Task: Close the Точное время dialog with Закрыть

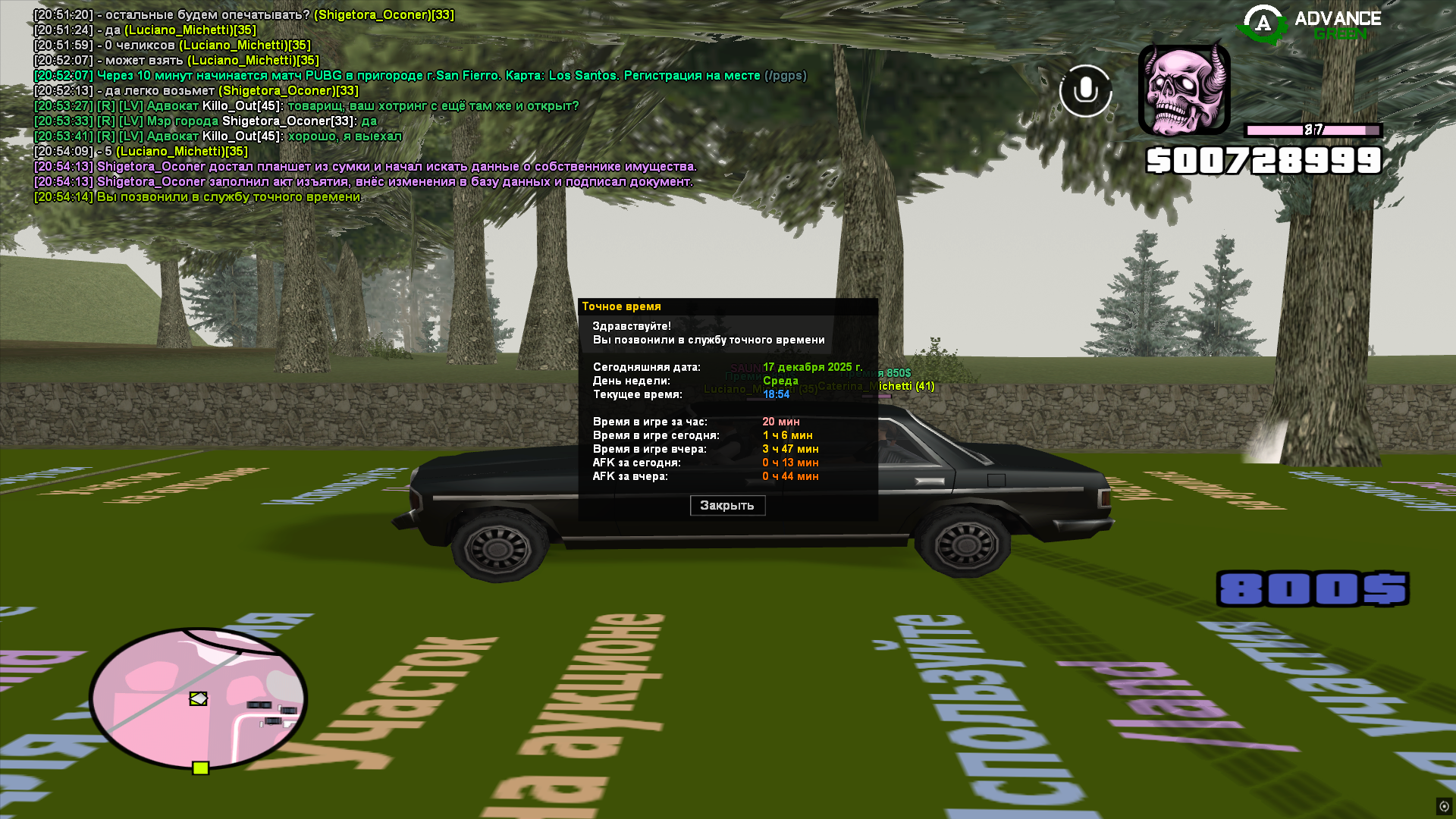Action: click(727, 506)
